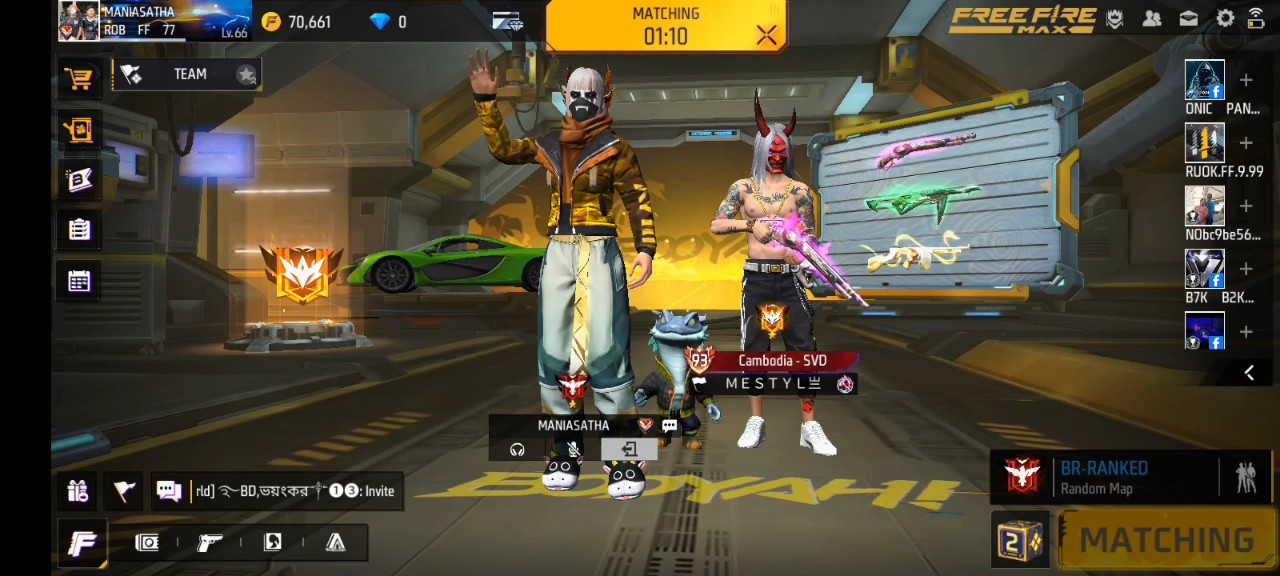Open the friends list icon
Image resolution: width=1280 pixels, height=576 pixels.
point(1152,18)
